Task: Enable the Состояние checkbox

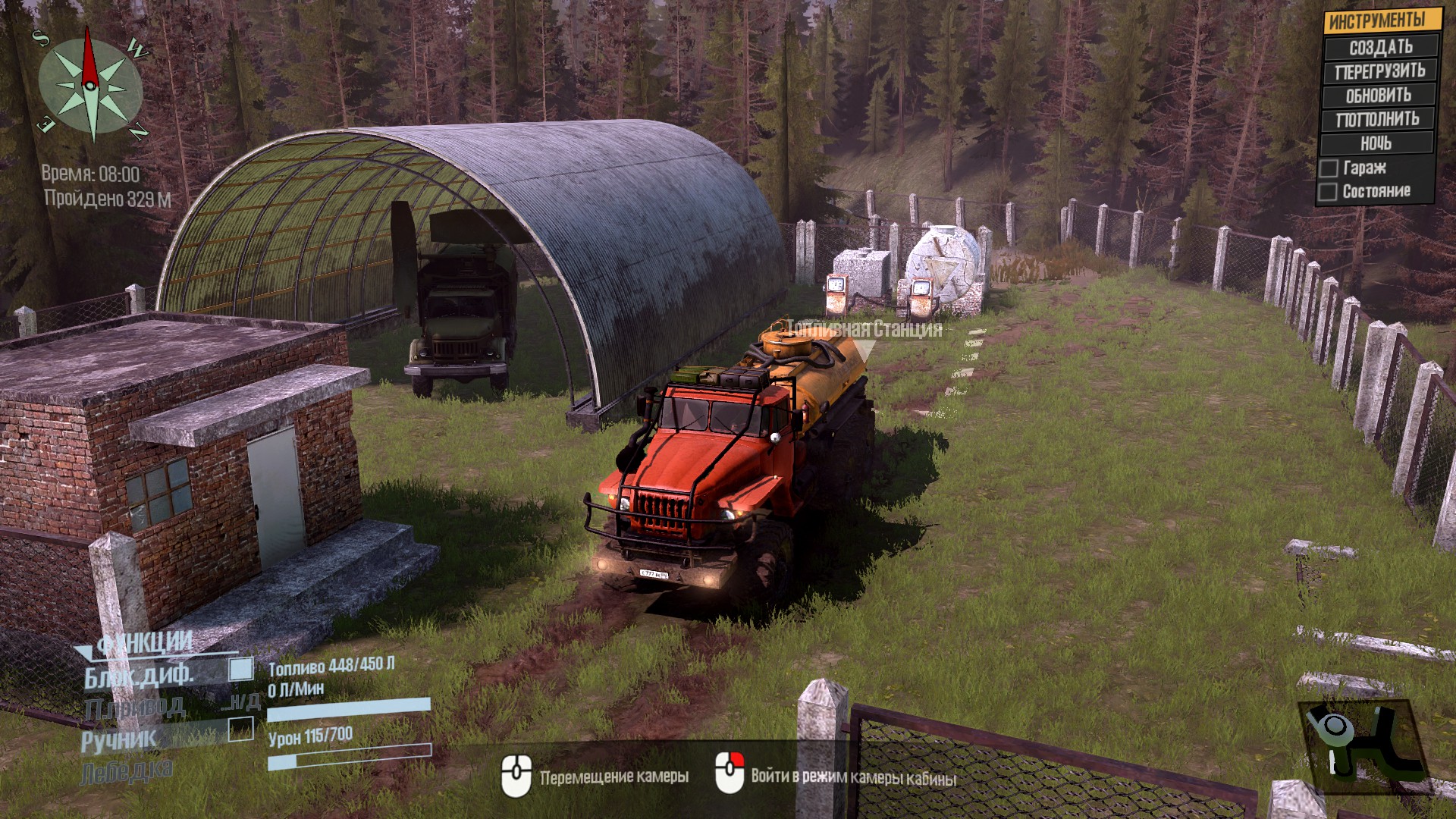Action: 1328,192
